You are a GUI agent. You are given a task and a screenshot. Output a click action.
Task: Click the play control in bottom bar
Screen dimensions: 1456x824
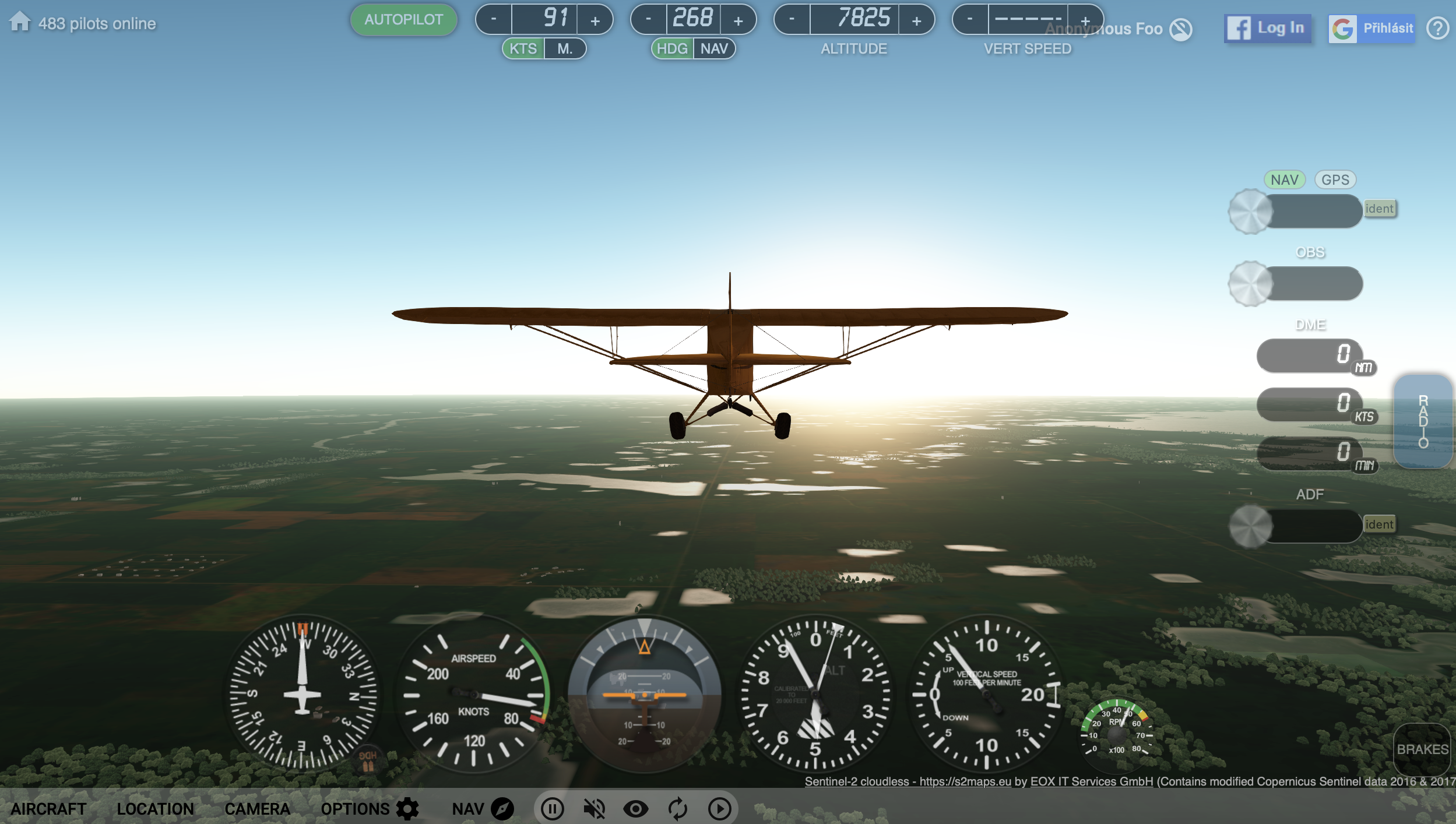(x=720, y=809)
